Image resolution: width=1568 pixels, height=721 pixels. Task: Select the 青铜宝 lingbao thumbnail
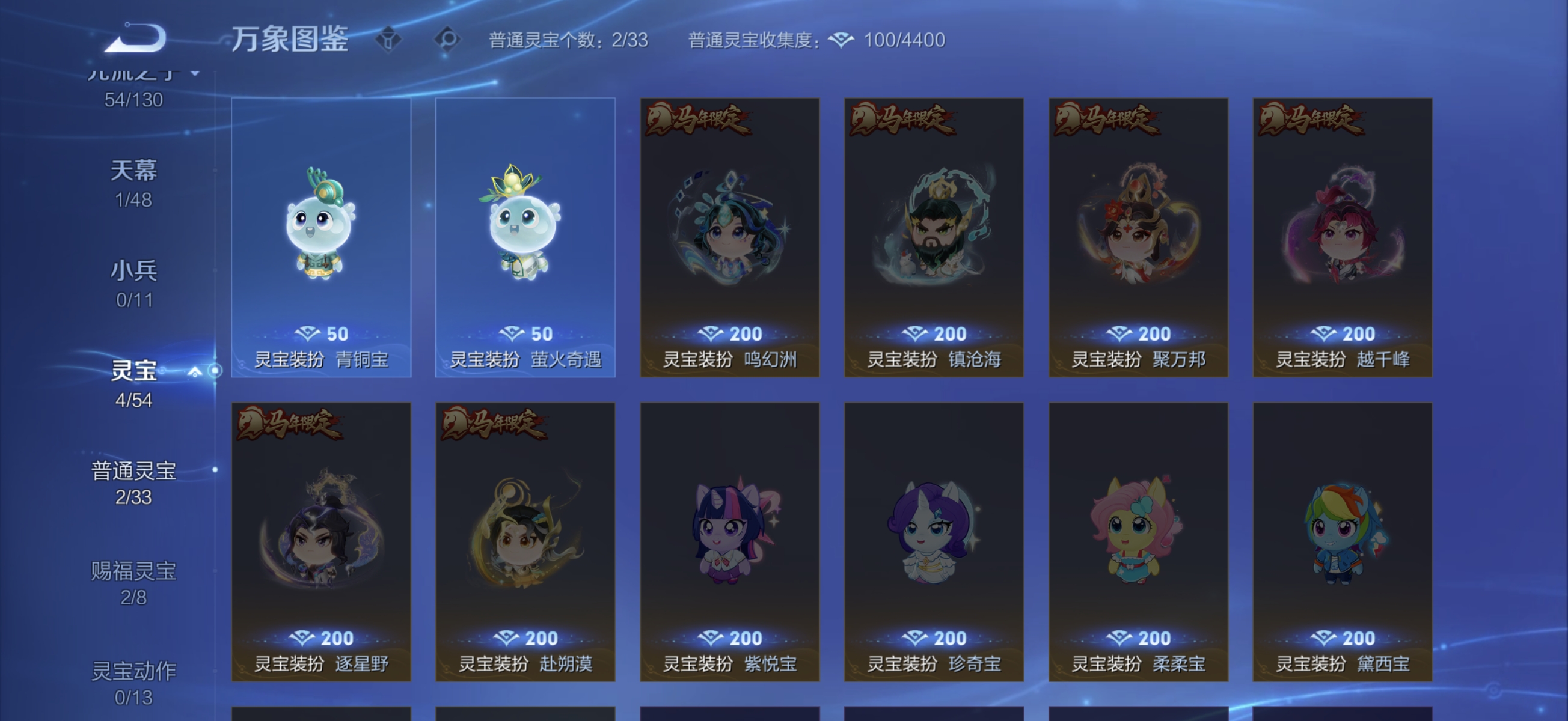point(321,237)
